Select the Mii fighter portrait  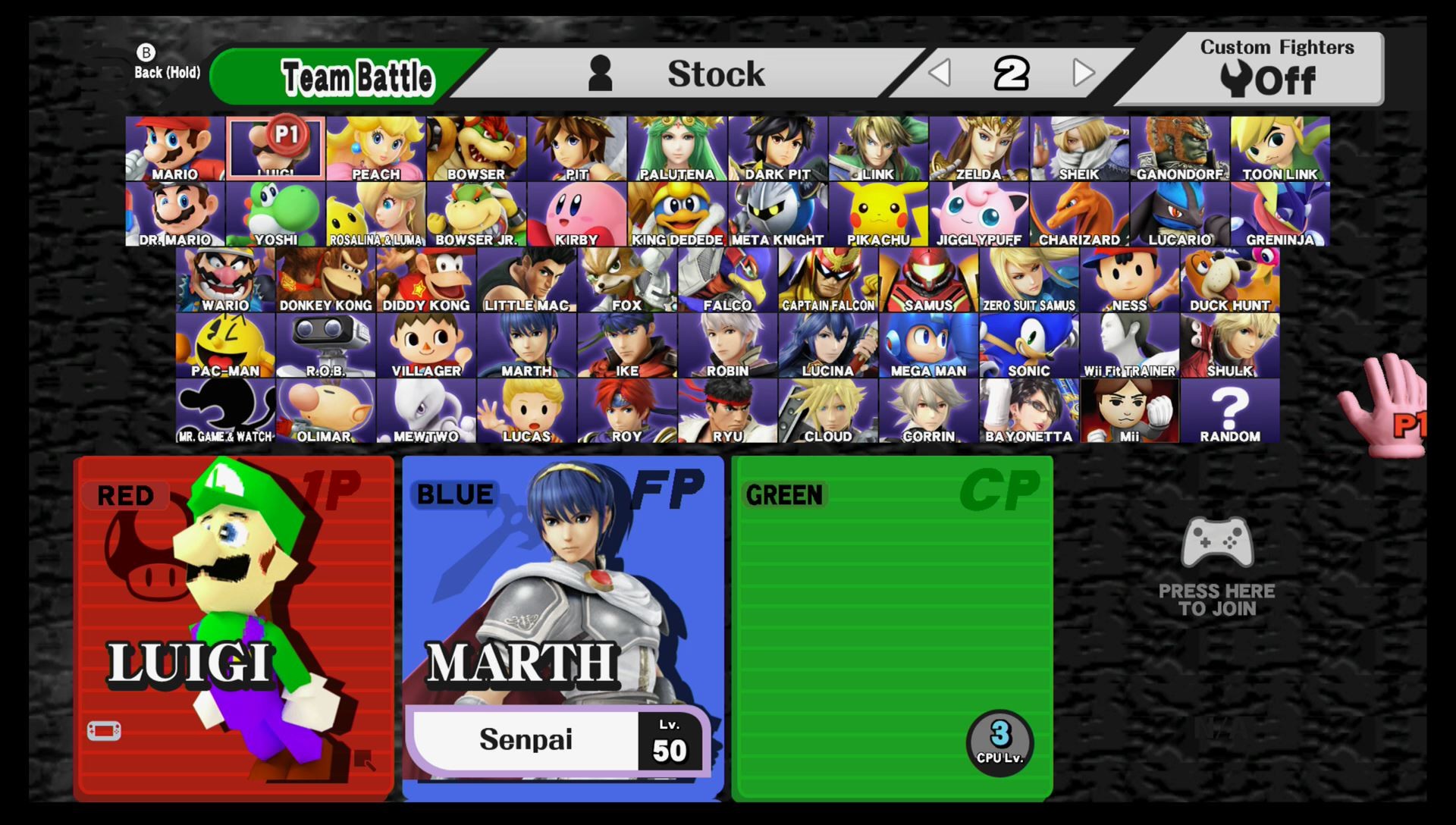point(1129,409)
